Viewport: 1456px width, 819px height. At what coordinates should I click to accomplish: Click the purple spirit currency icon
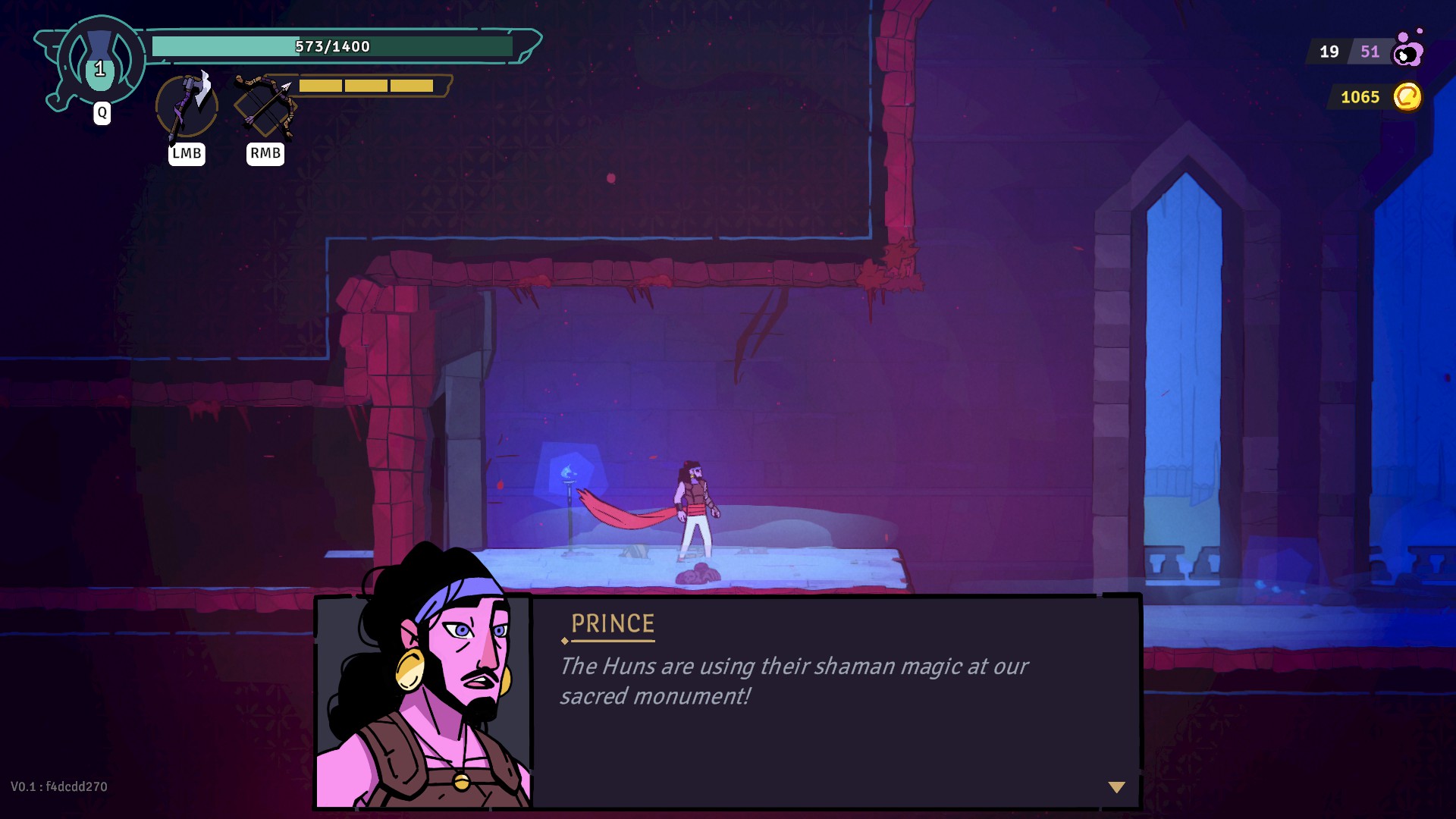[x=1408, y=50]
